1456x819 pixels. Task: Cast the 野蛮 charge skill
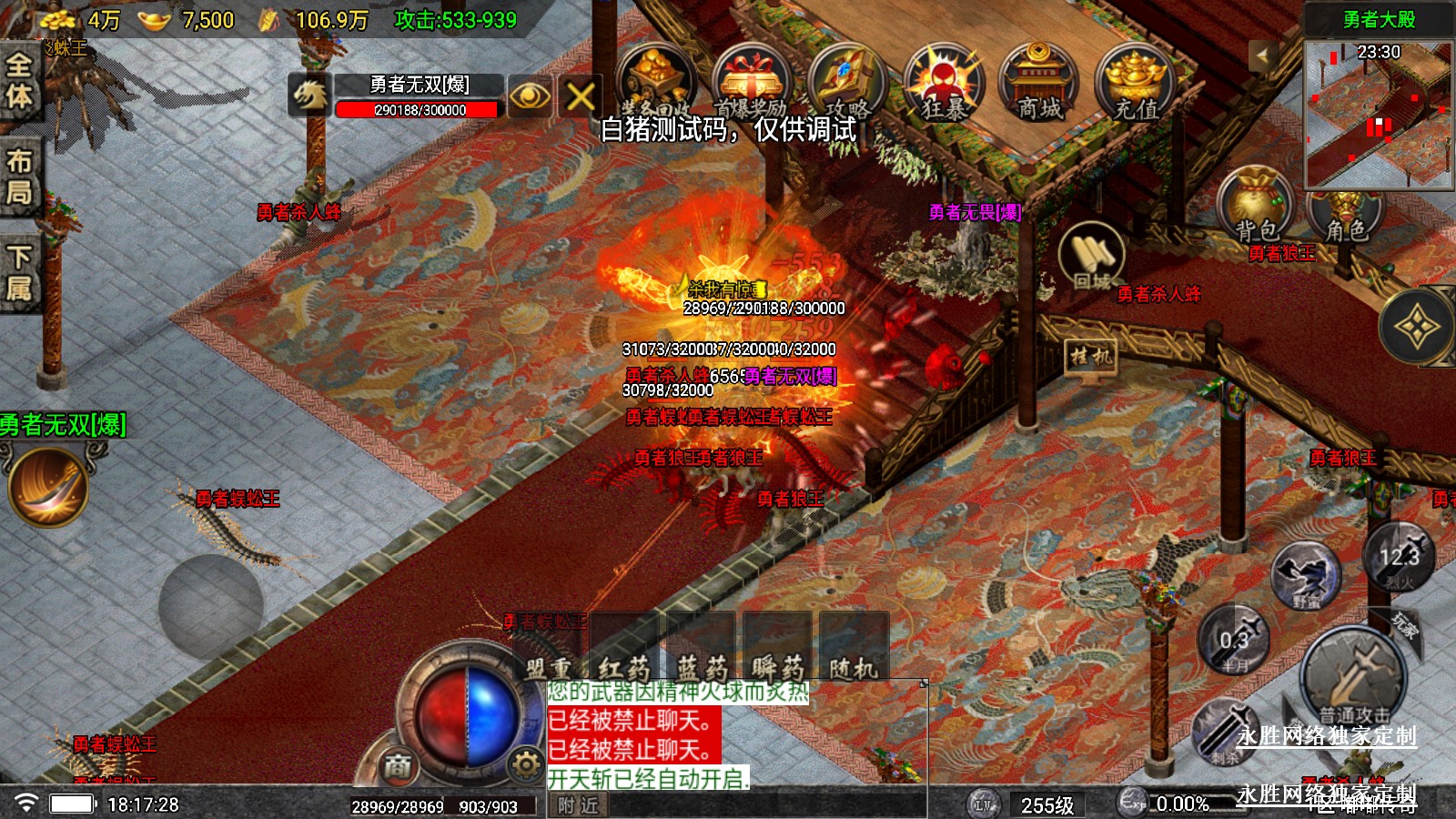tap(1307, 575)
